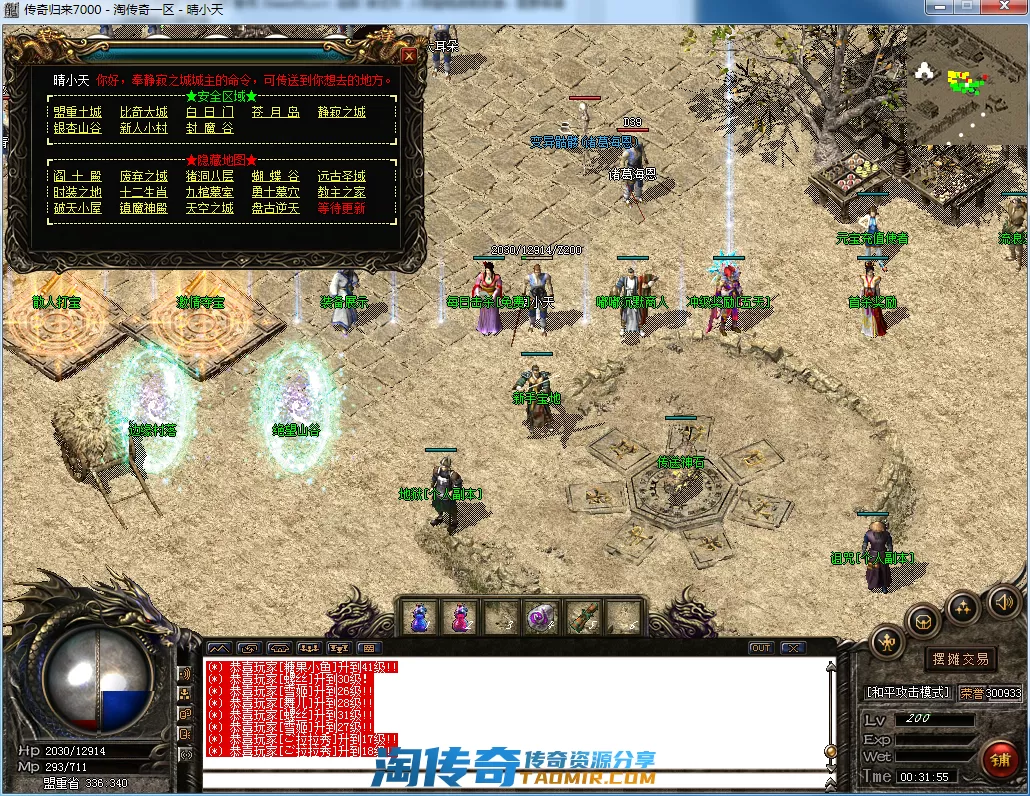Screen dimensions: 1030x796
Task: Use the purple scroll hotbar item
Action: click(x=542, y=617)
